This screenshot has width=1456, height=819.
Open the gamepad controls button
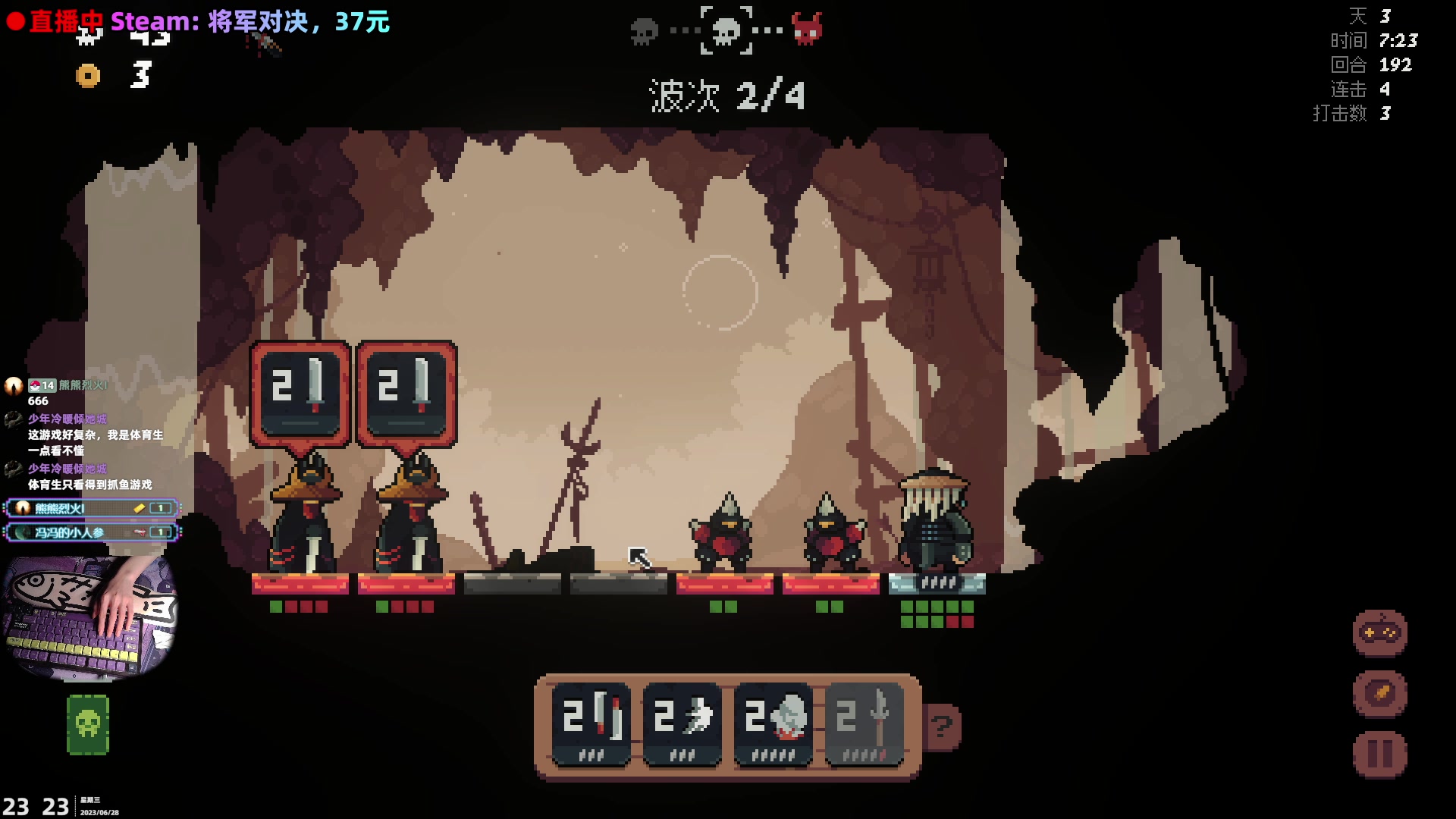1379,632
